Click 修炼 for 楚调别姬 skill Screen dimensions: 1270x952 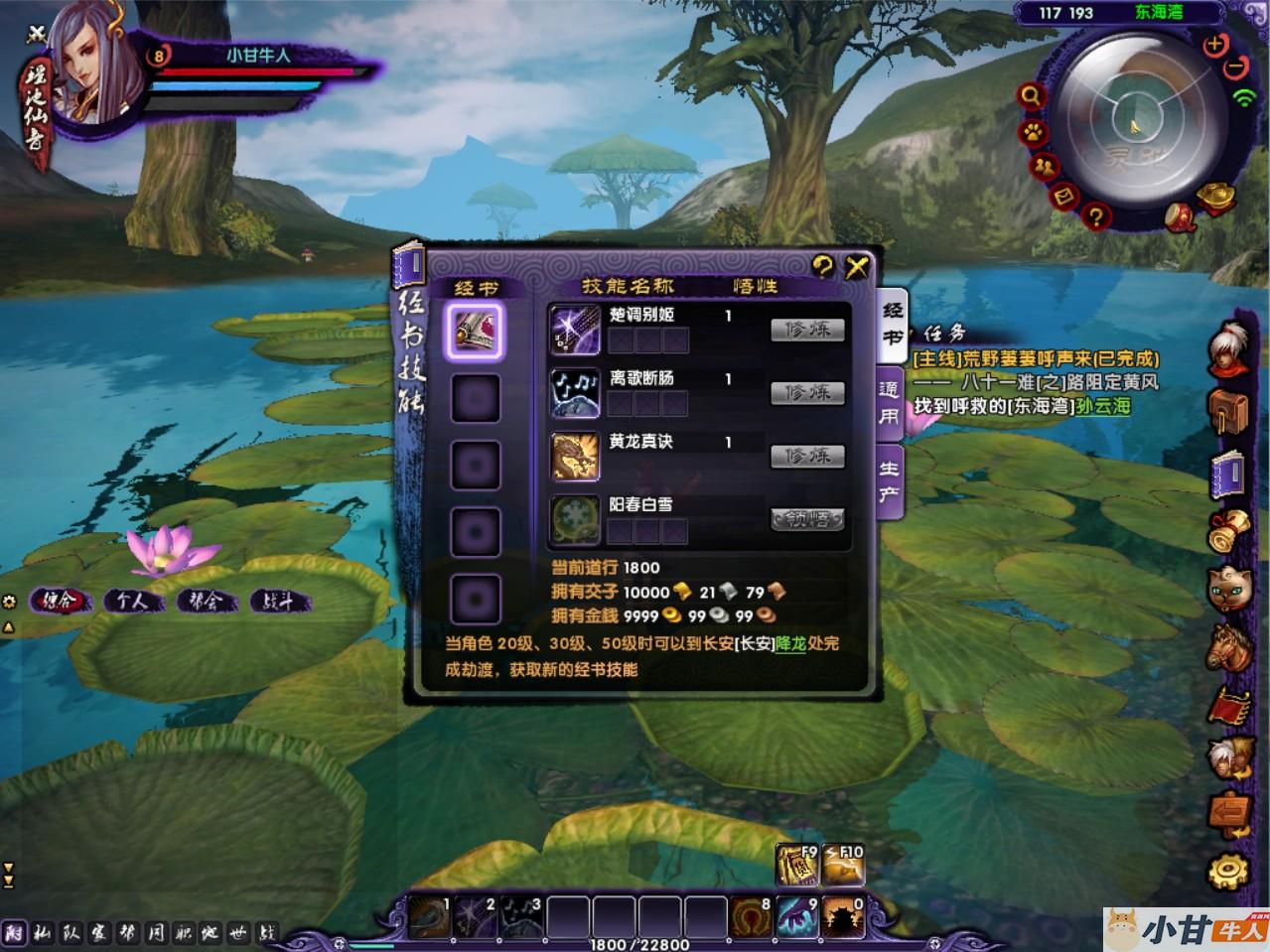[807, 330]
